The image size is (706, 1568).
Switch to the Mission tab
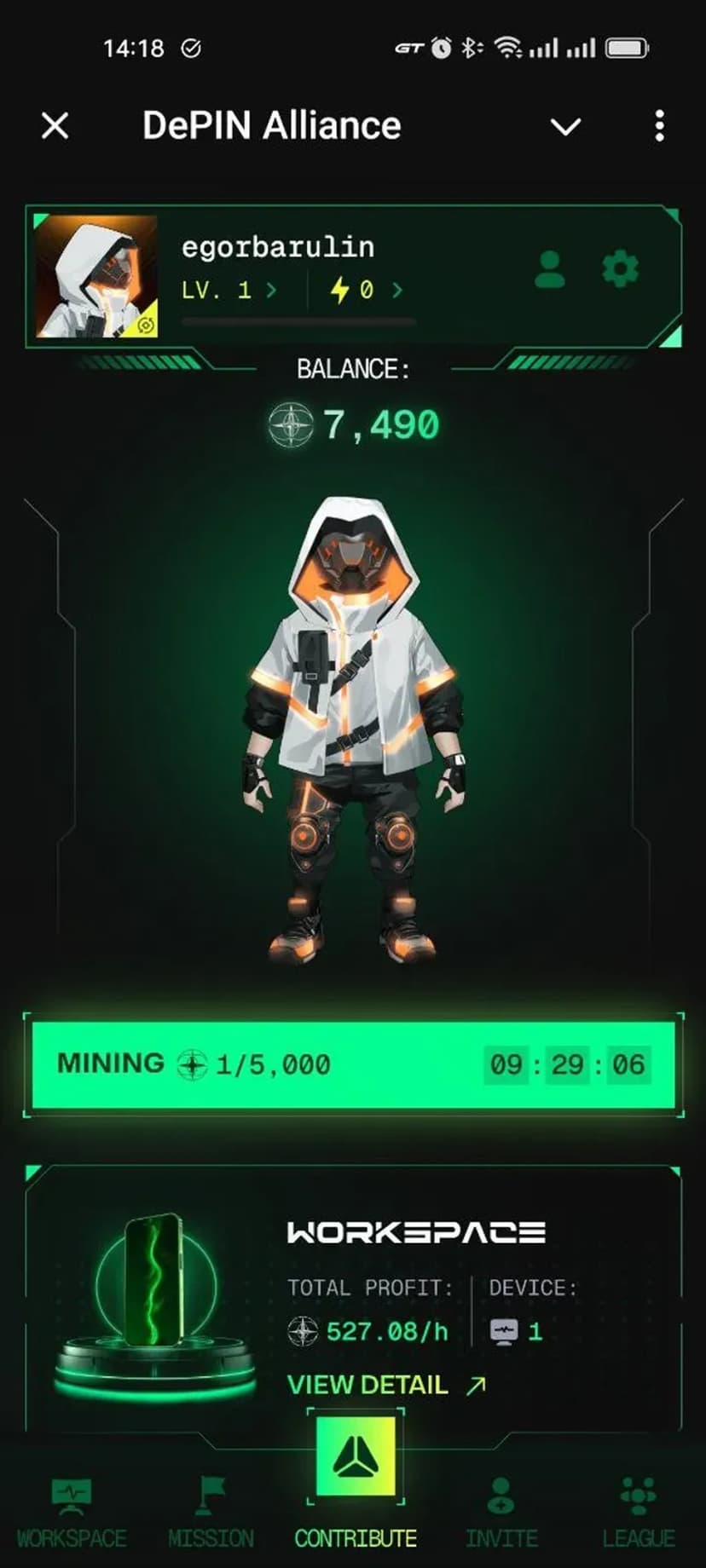click(211, 1513)
